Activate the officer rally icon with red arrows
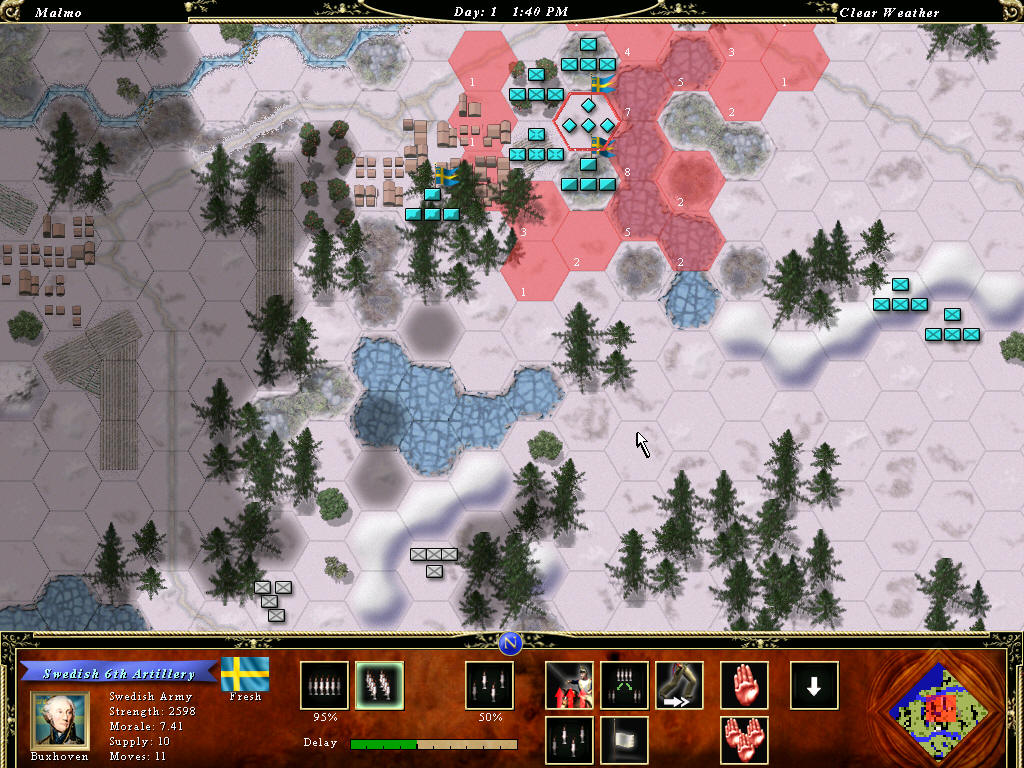 point(569,686)
